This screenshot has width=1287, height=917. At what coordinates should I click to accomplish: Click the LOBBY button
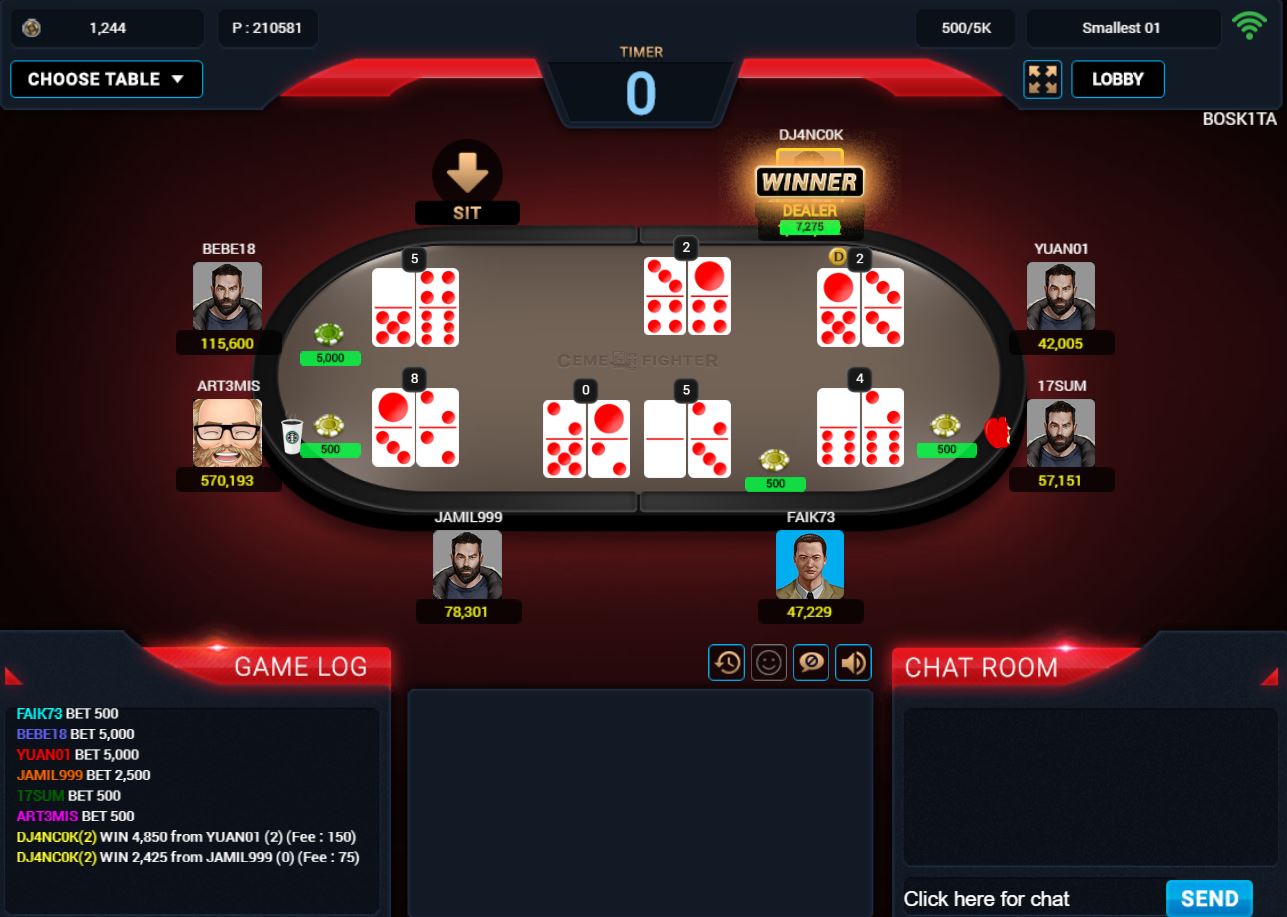click(x=1117, y=79)
